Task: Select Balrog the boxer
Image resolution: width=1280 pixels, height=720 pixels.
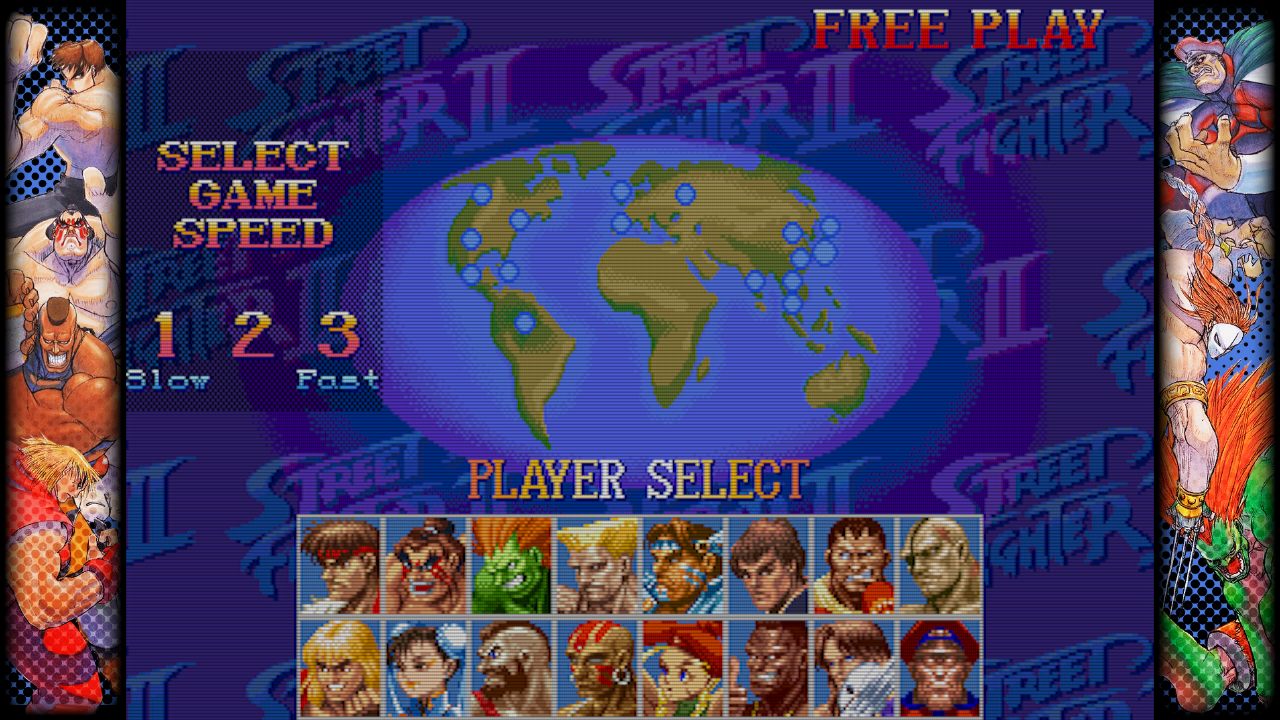Action: (854, 566)
